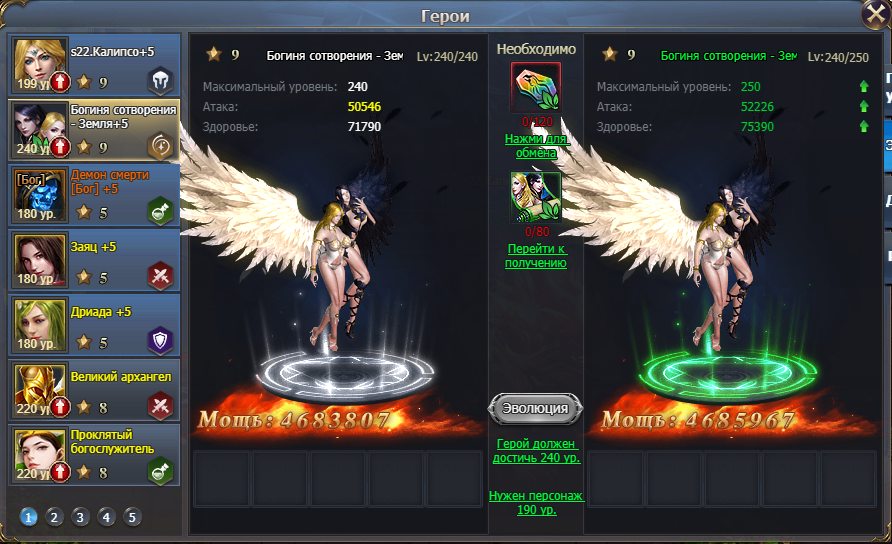Viewport: 892px width, 544px height.
Task: Jump to hero list page 5
Action: tap(133, 517)
